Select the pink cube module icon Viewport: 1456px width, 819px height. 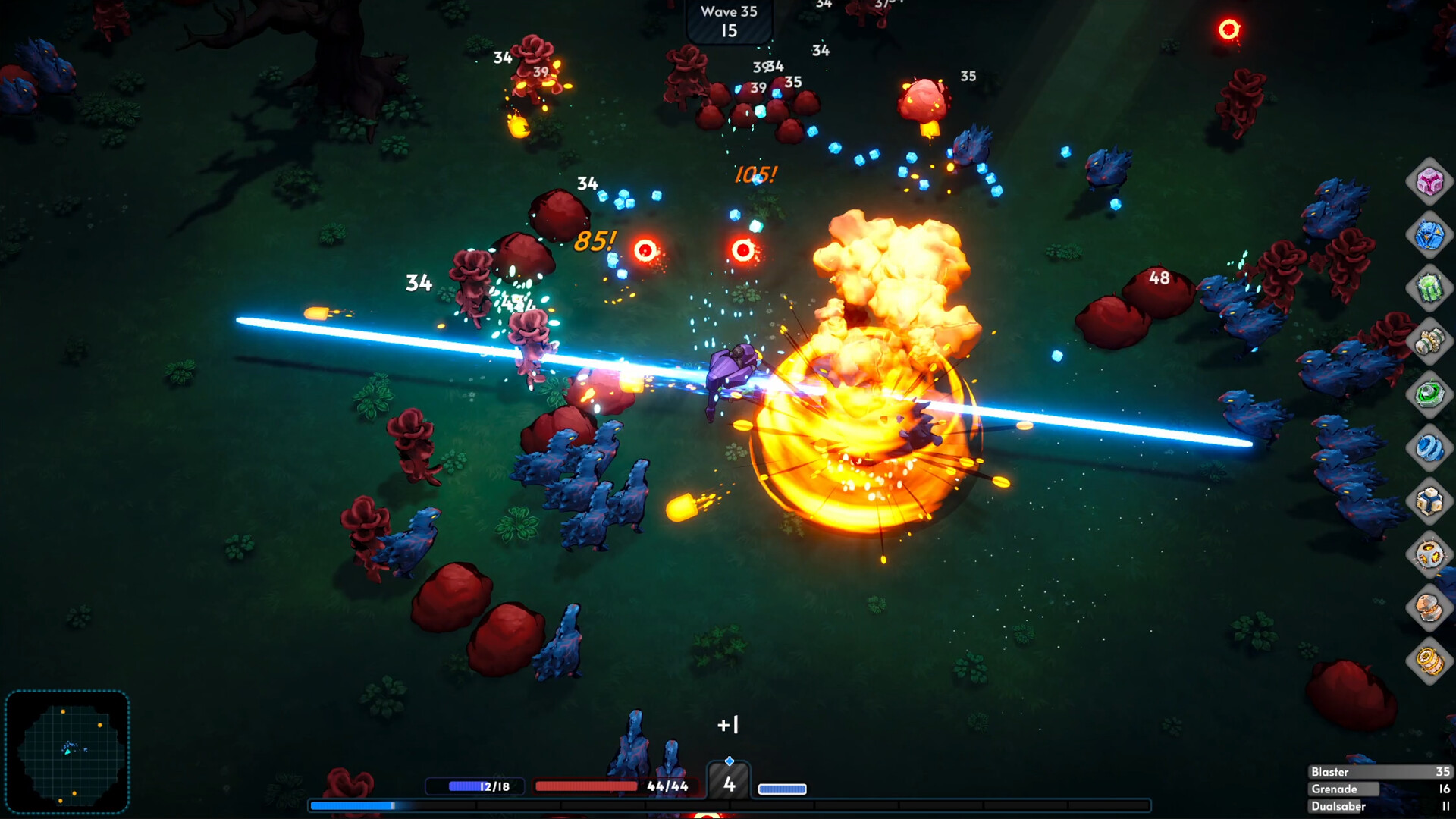coord(1429,182)
